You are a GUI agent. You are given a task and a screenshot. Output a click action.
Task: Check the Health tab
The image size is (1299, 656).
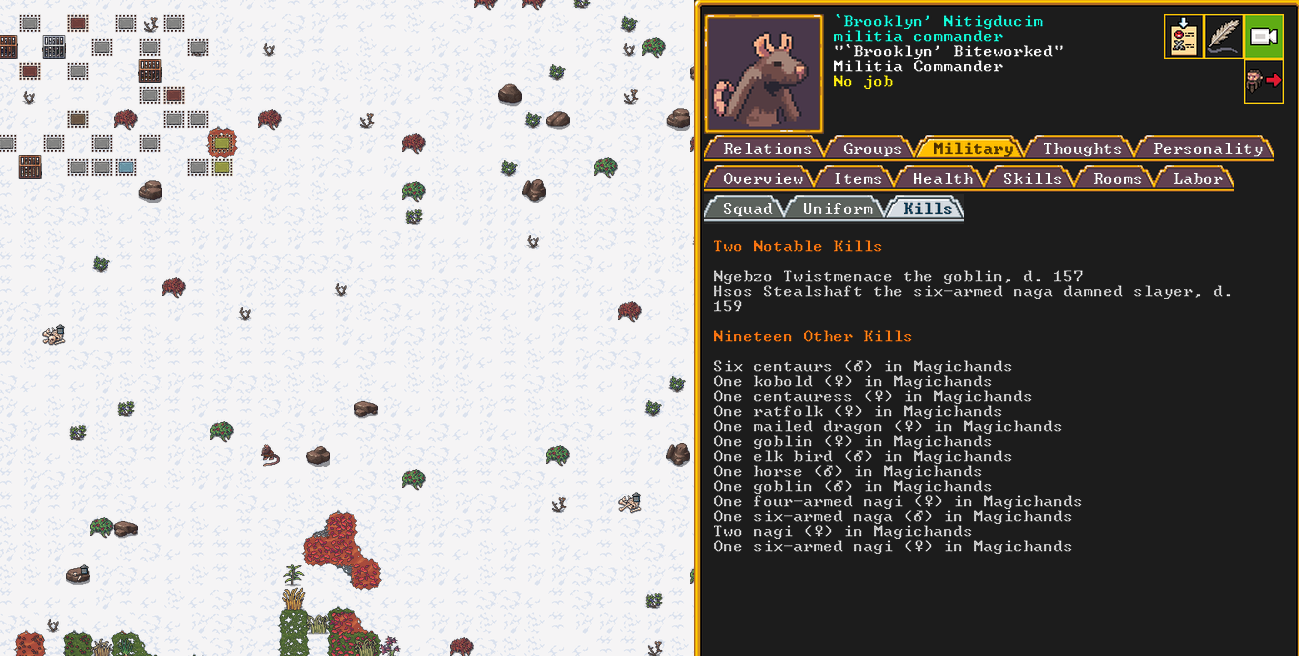click(942, 178)
